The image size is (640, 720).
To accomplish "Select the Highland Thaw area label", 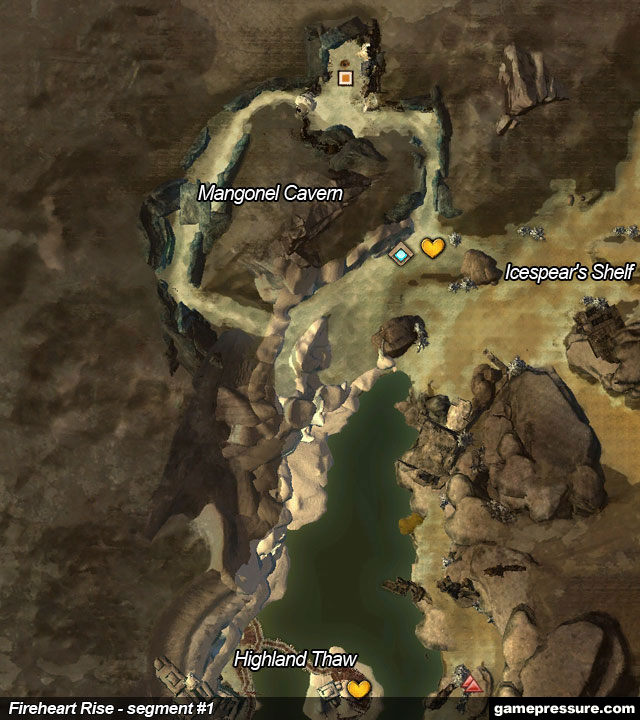I will point(295,659).
